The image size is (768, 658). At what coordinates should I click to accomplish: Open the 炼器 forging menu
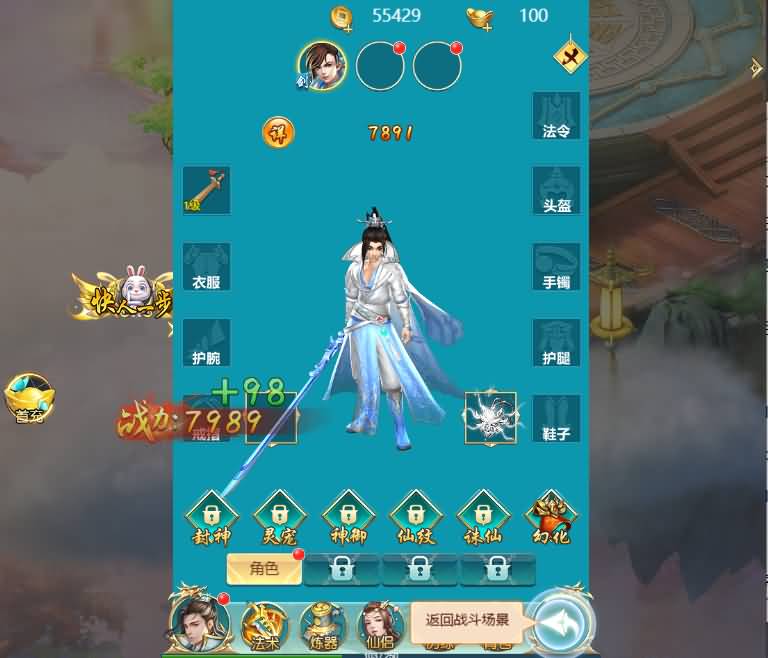click(x=321, y=624)
